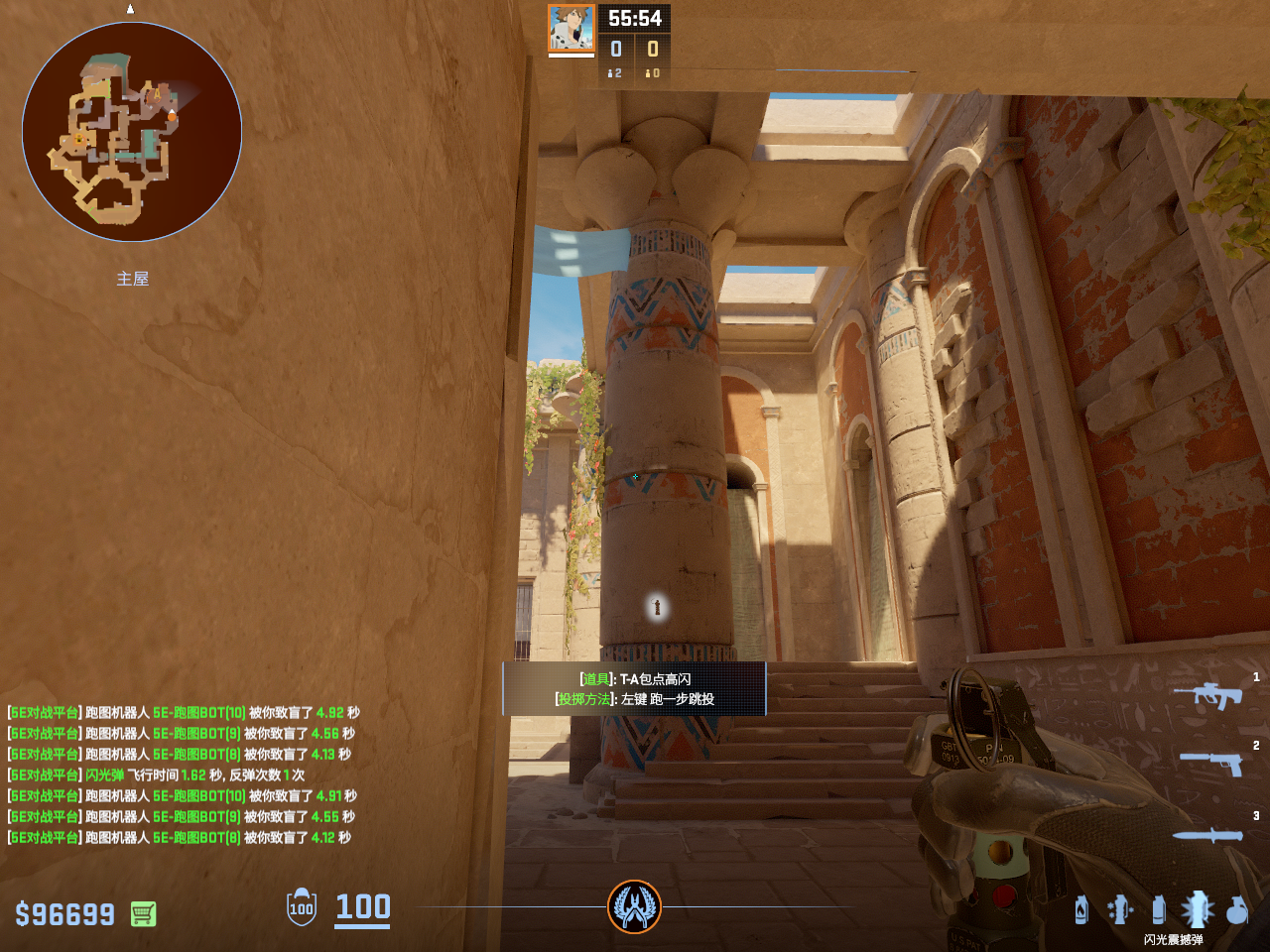Click the CT team emblem badge
Screen dimensions: 1270x952
(634, 906)
